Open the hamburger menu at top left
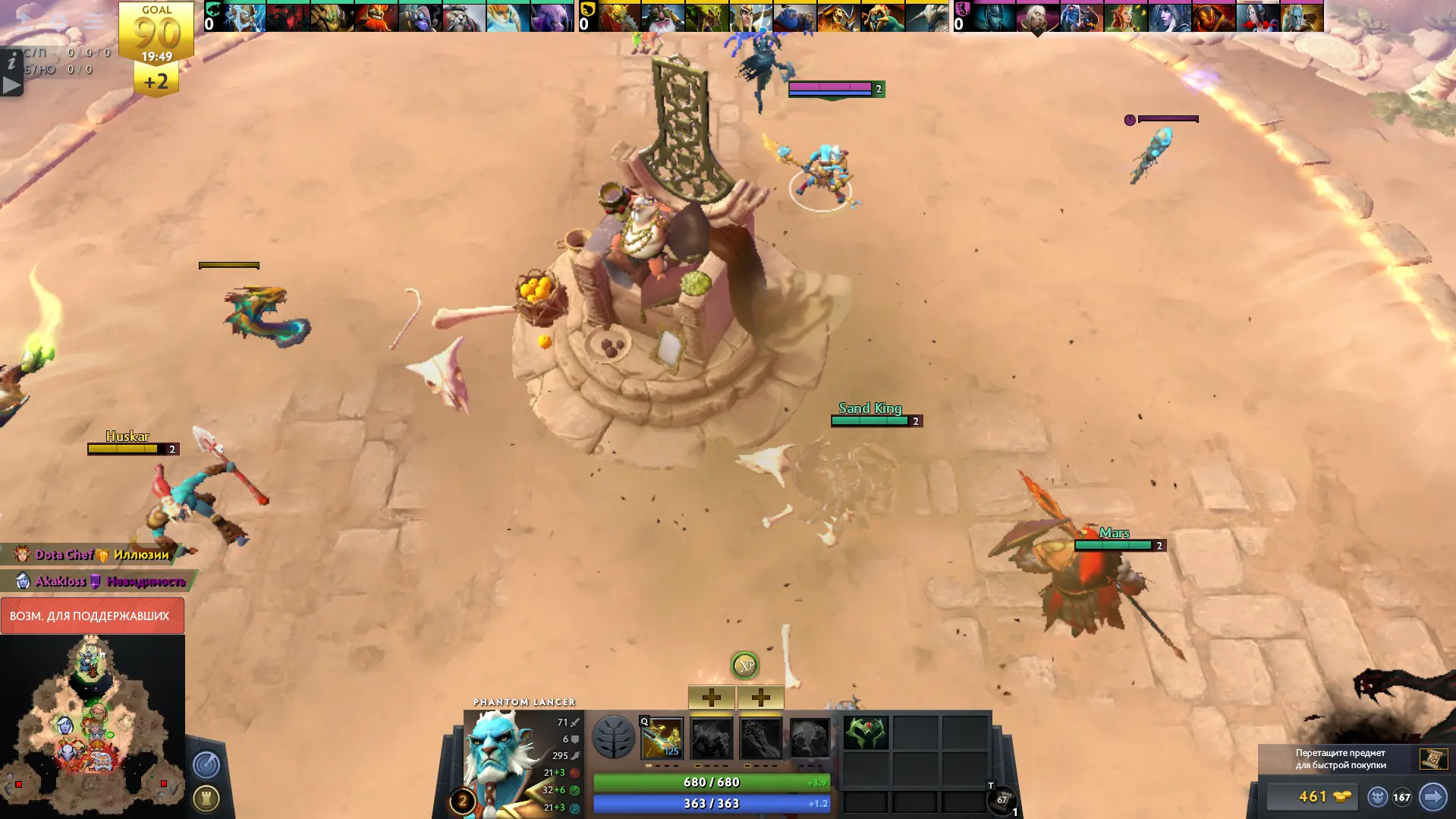This screenshot has width=1456, height=819. tap(93, 20)
